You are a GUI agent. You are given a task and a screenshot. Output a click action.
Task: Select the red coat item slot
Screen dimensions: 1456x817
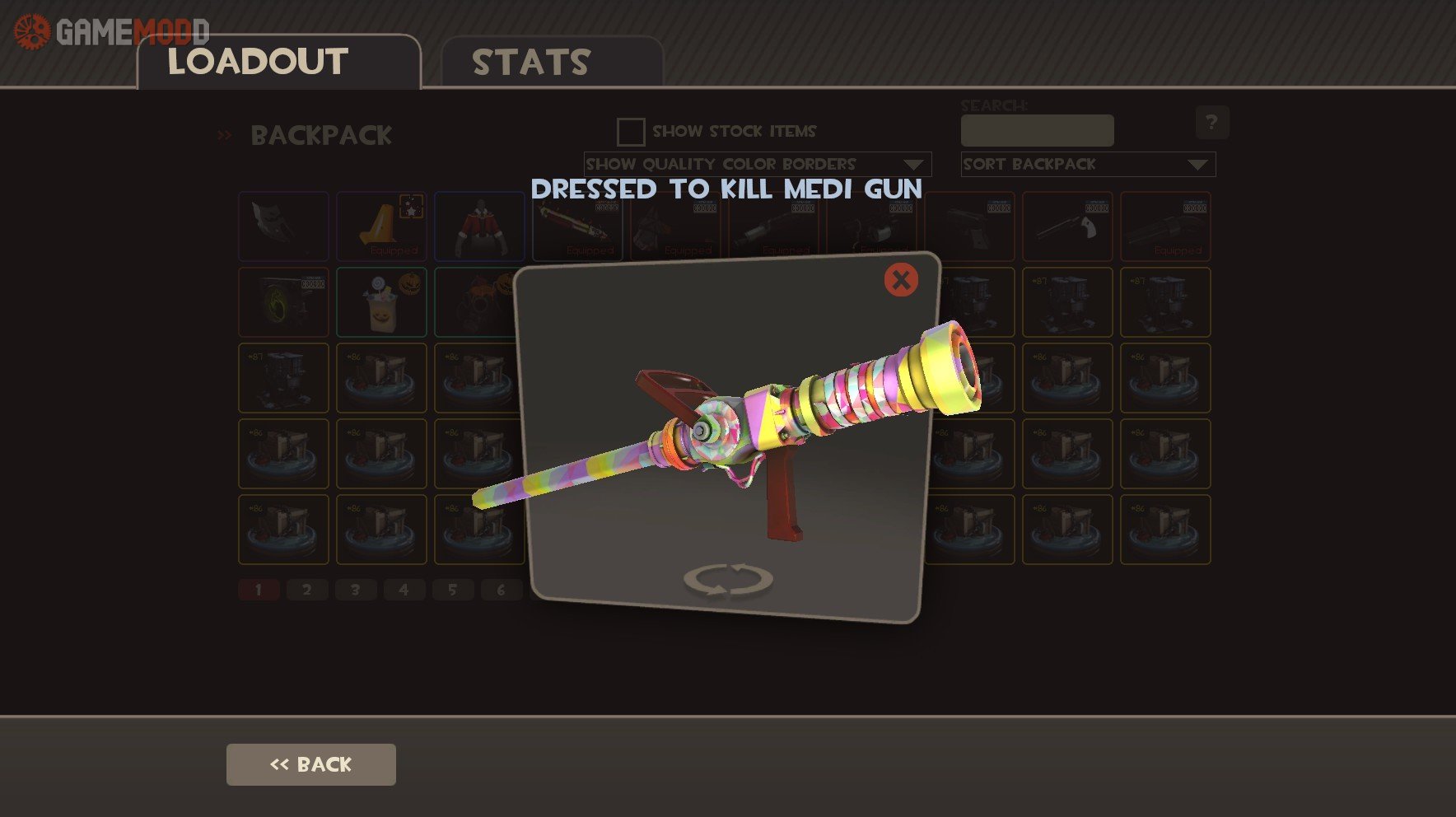point(479,226)
